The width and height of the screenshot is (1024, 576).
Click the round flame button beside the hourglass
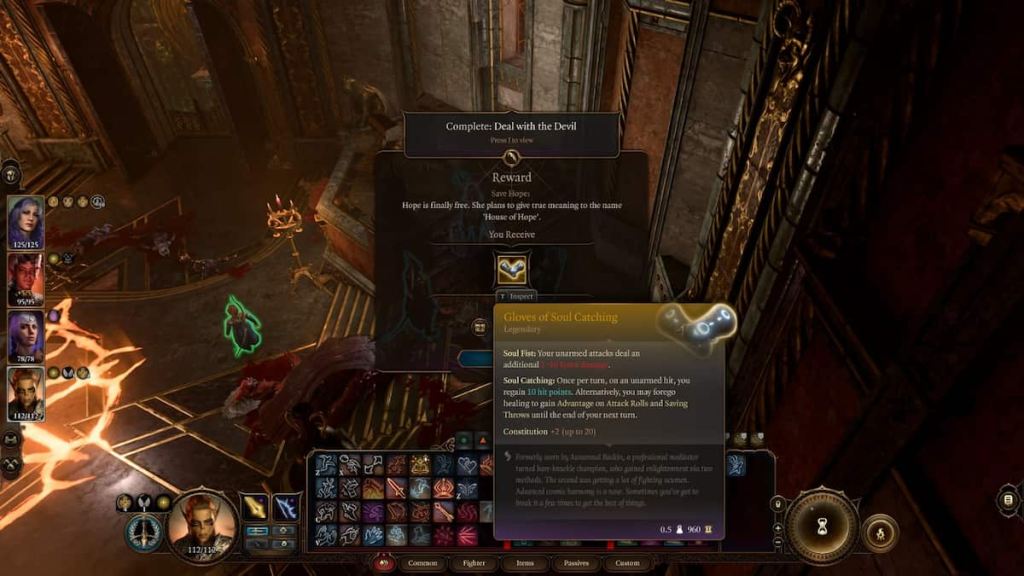879,531
